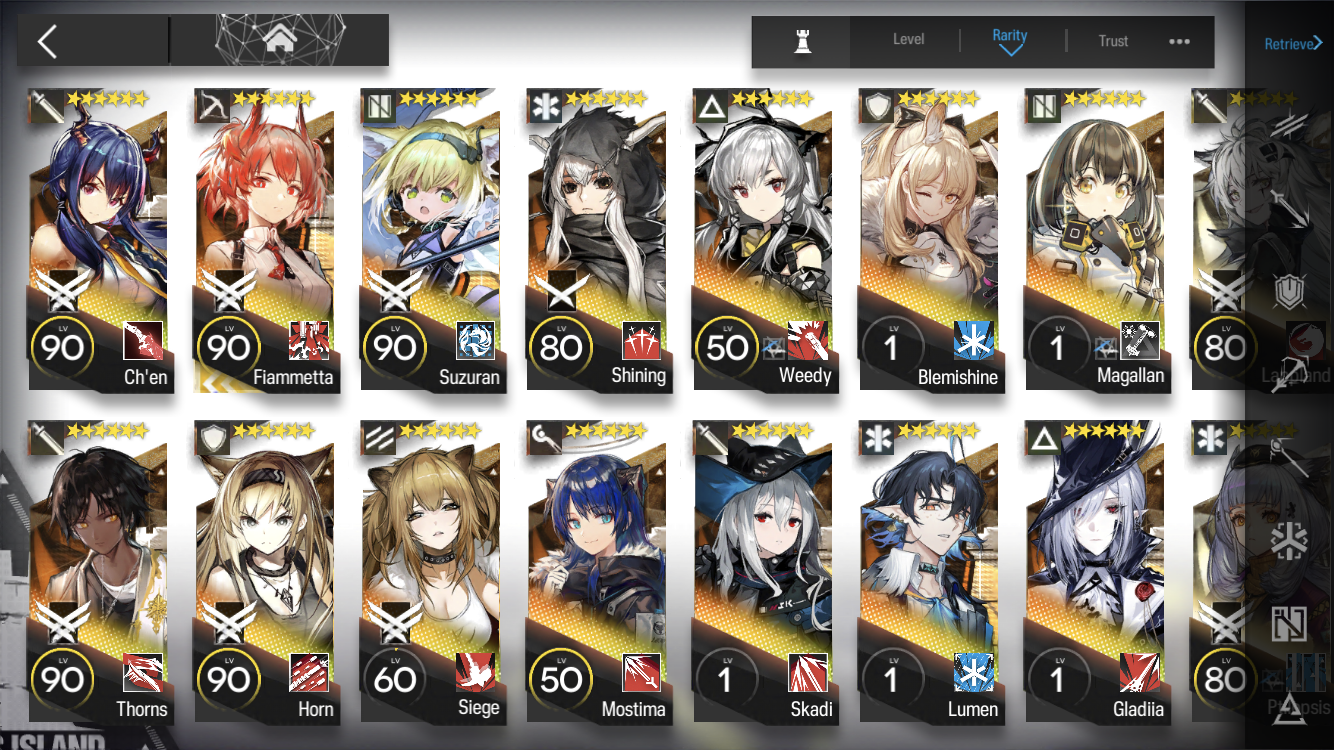Select the Blemishine operator card
The height and width of the screenshot is (750, 1334).
(930, 240)
